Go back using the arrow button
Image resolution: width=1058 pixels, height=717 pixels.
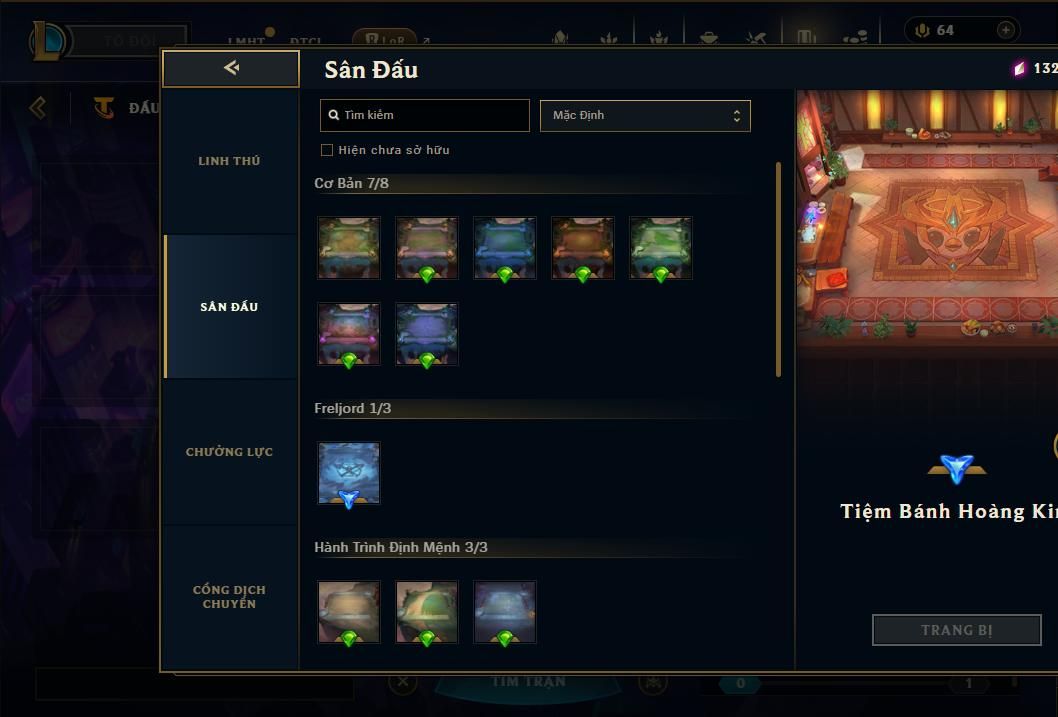coord(231,68)
